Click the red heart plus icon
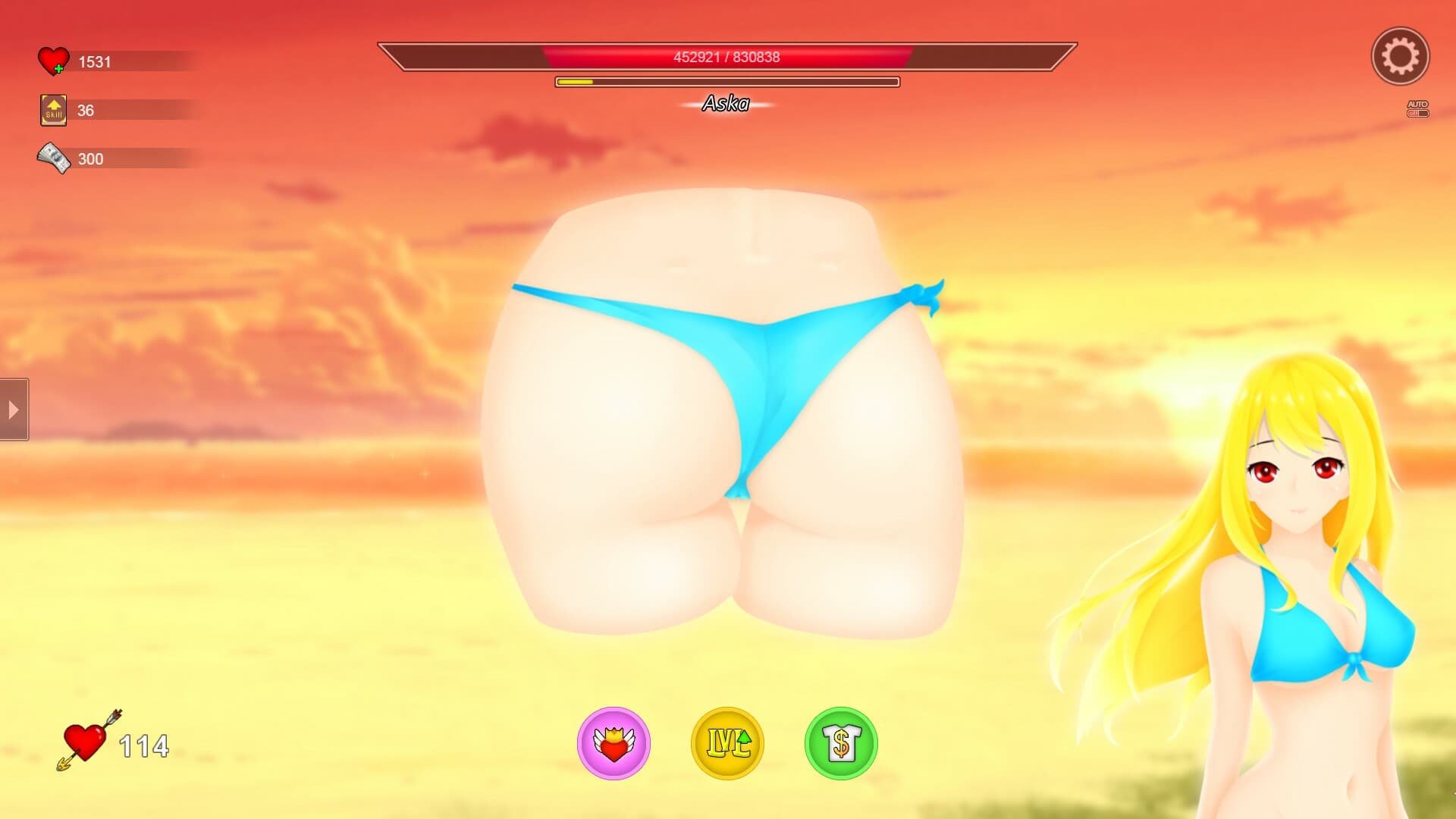 tap(53, 61)
